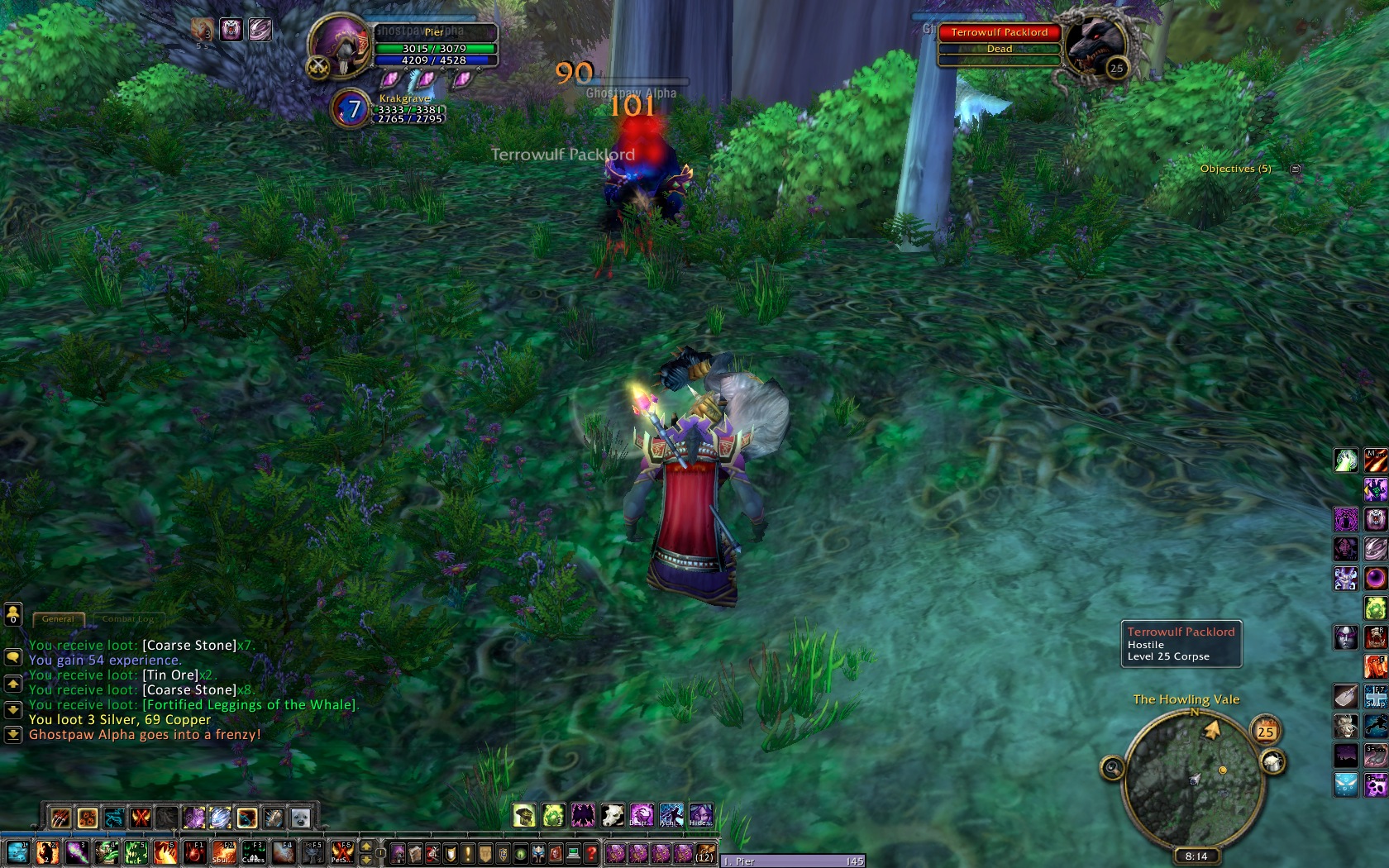Switch to the Combat Log chat tab
This screenshot has width=1389, height=868.
pyautogui.click(x=127, y=618)
